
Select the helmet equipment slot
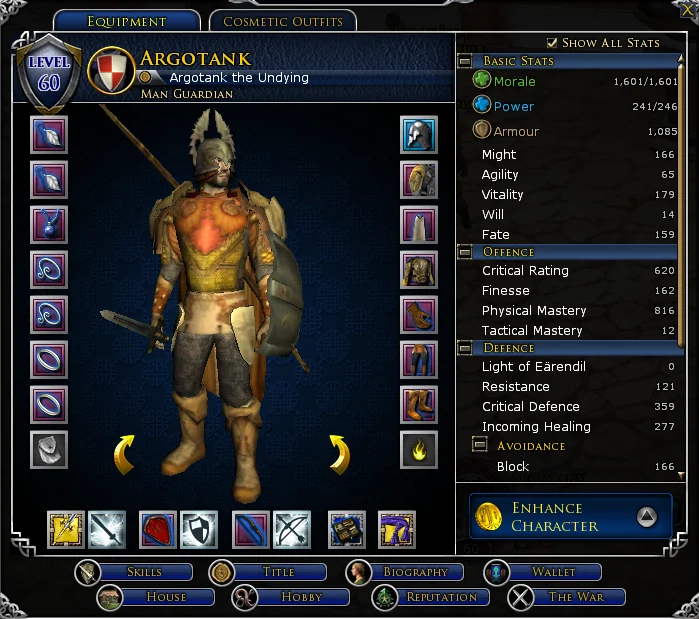(x=419, y=134)
